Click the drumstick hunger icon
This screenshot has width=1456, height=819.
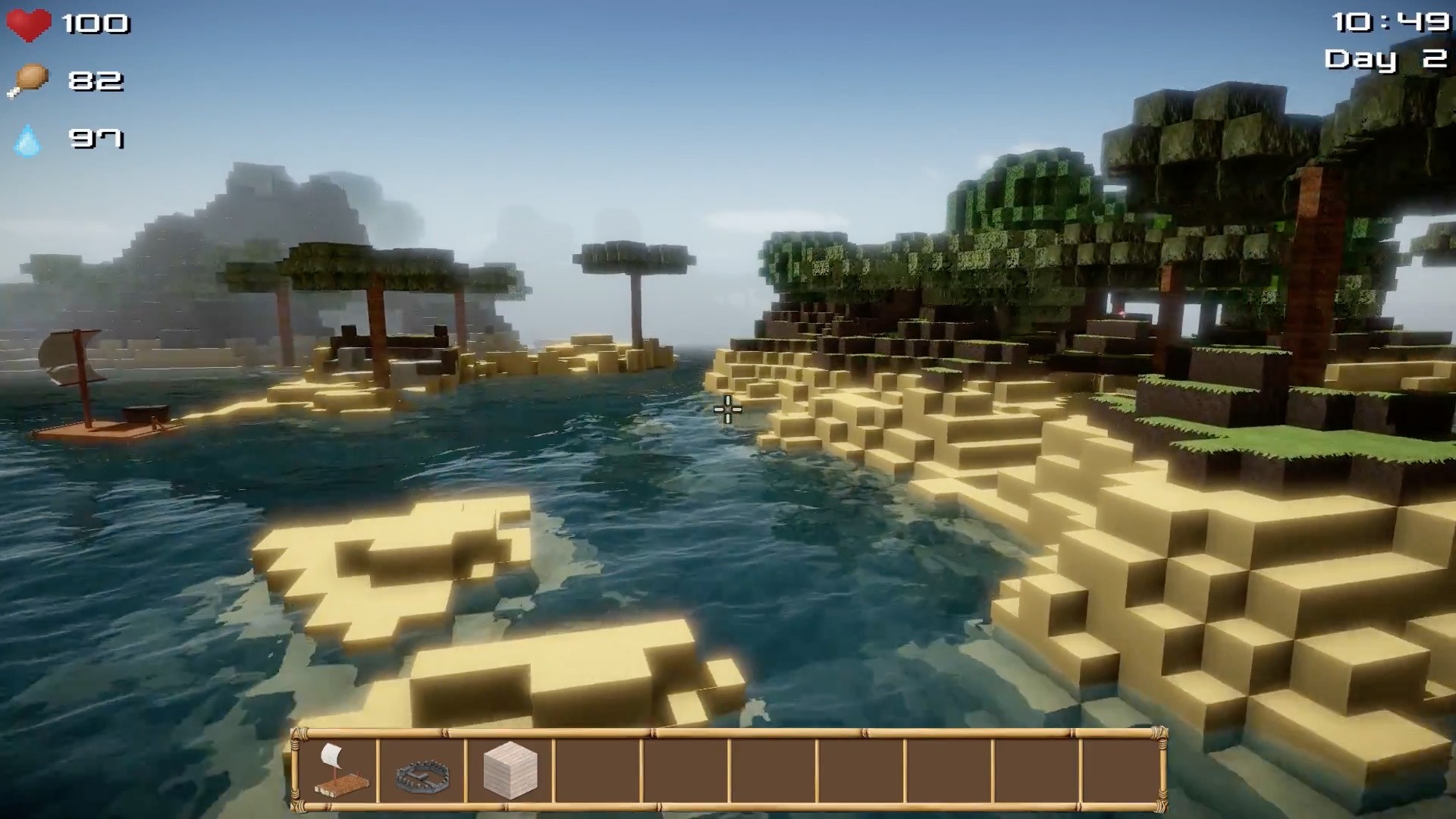tap(28, 77)
